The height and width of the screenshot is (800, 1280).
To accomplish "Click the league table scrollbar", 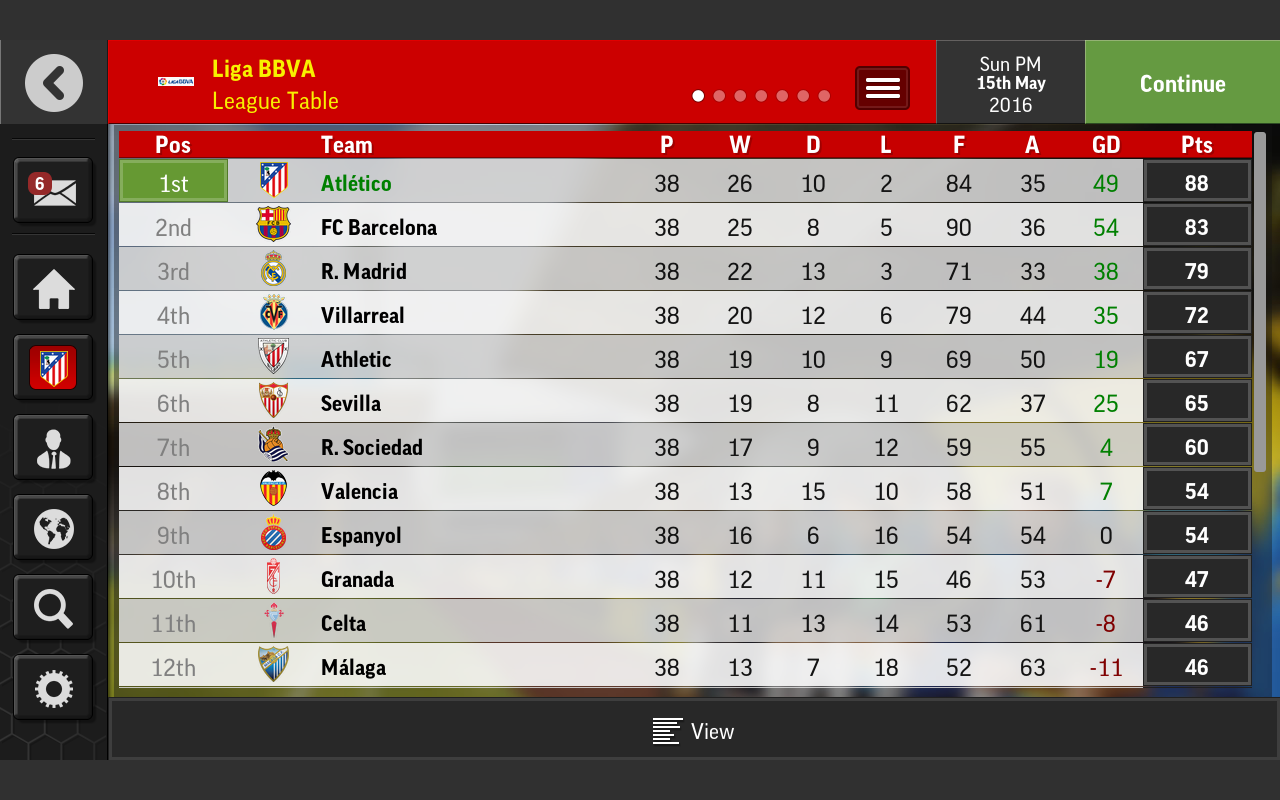I will (1260, 300).
